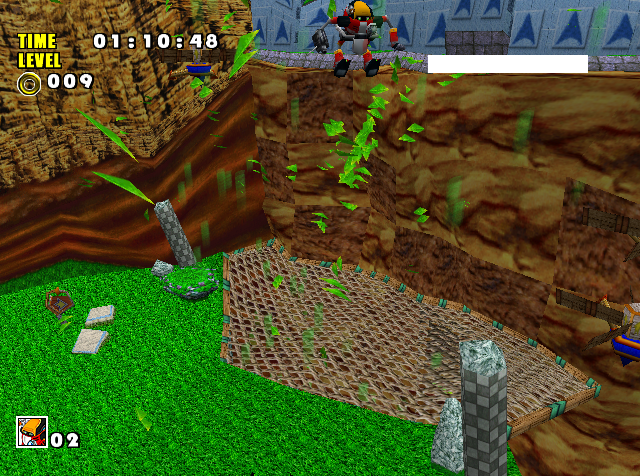Click the gold ring counter icon

29,82
